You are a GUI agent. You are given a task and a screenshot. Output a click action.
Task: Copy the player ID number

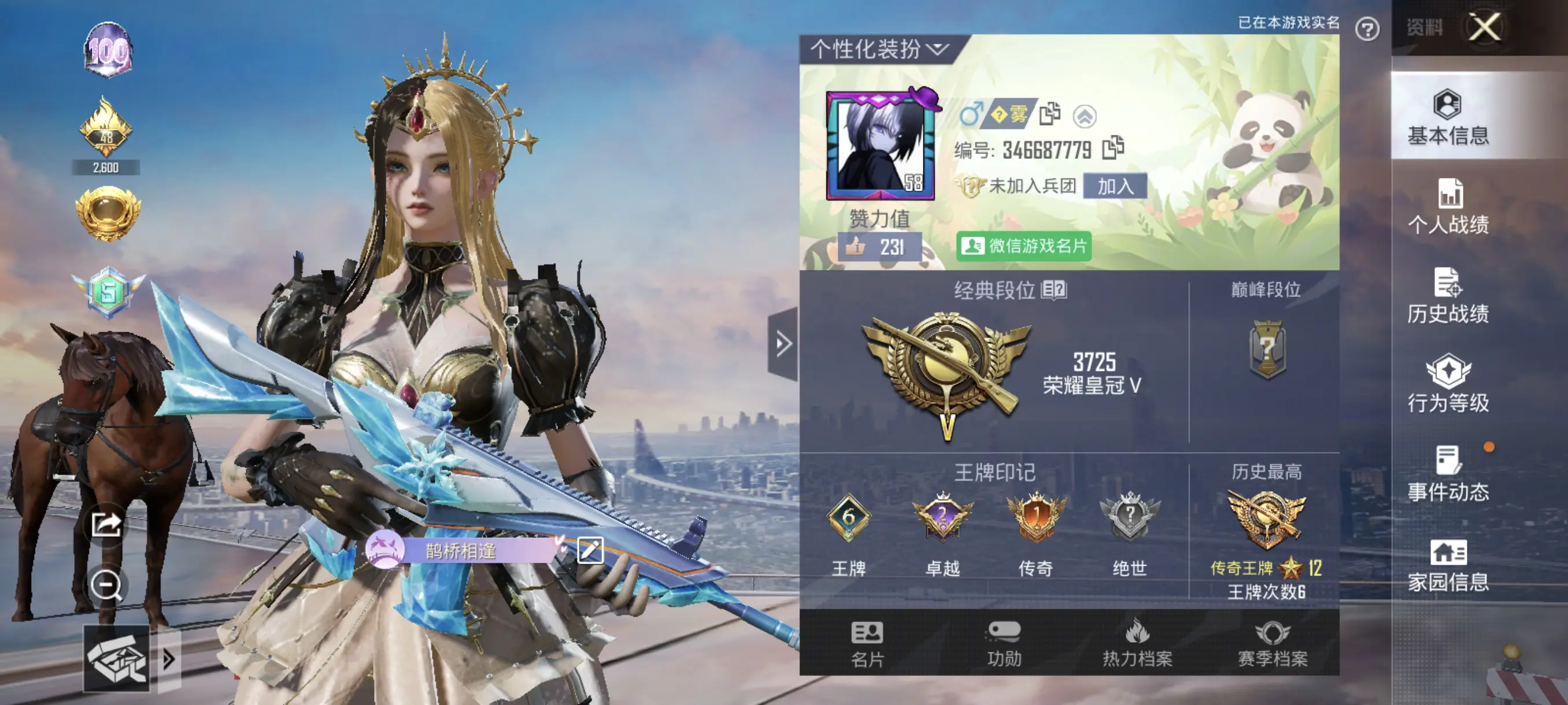(1113, 148)
